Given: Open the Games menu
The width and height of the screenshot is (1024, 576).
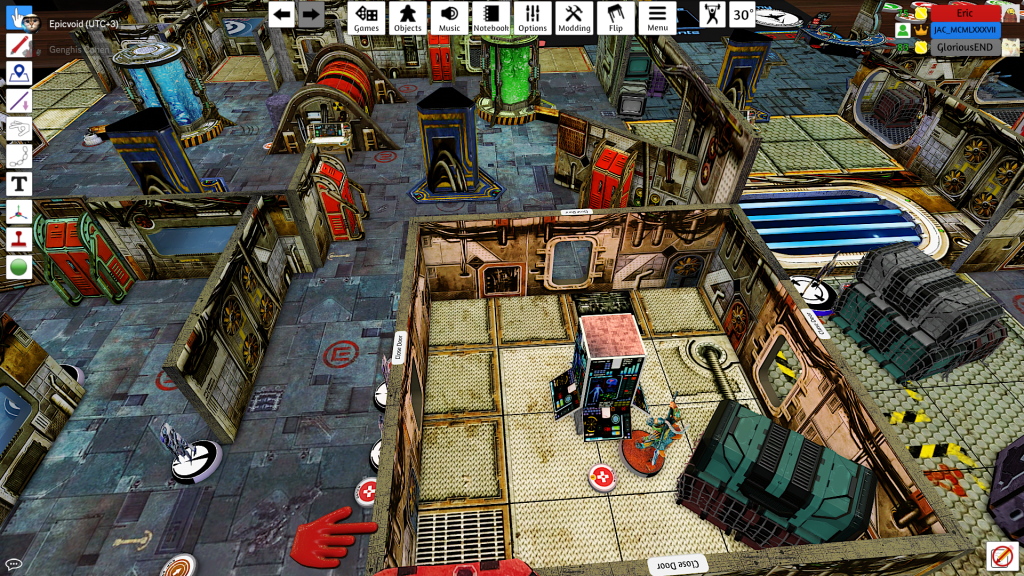Looking at the screenshot, I should coord(367,17).
